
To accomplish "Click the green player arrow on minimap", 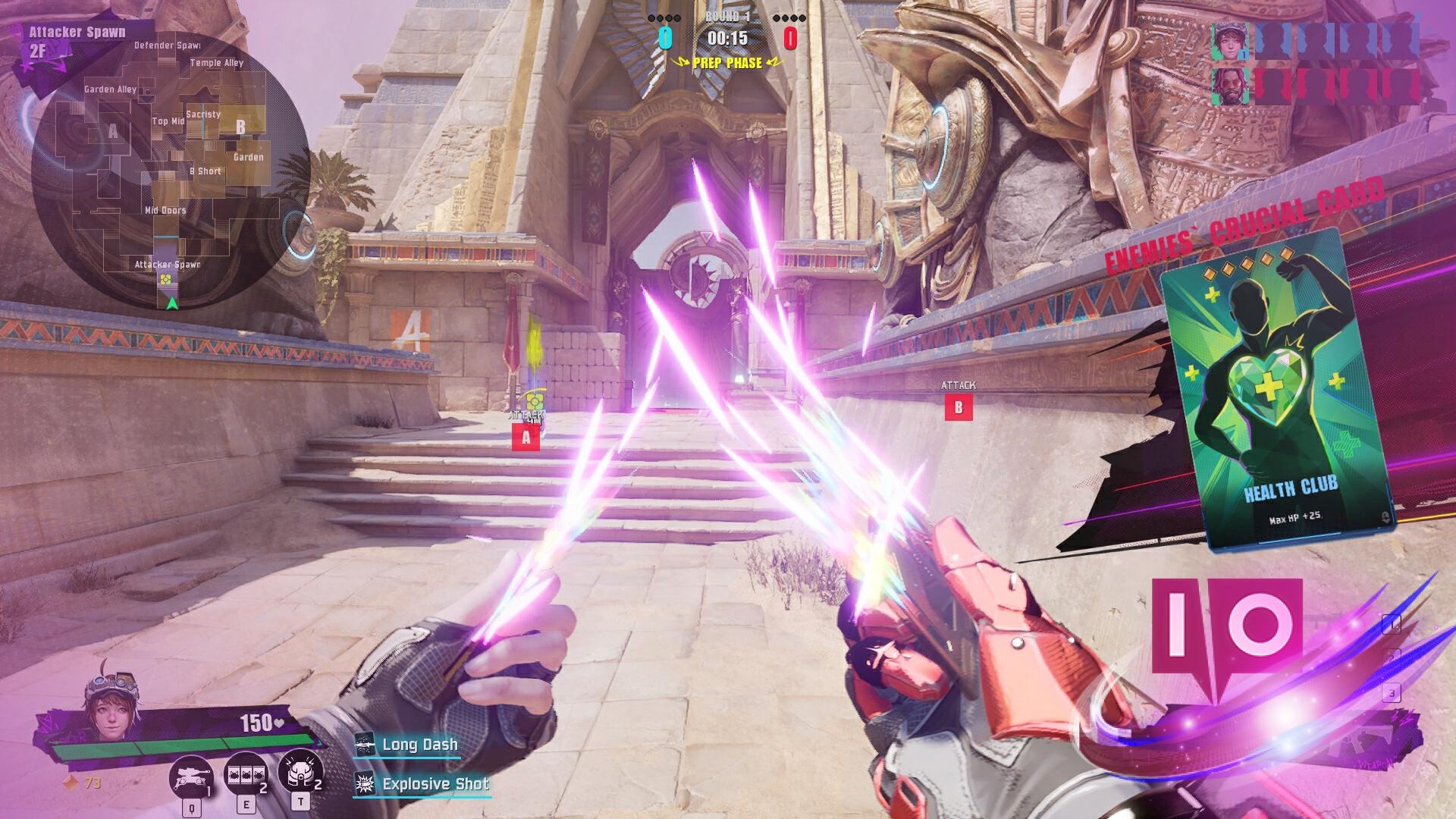I will (172, 303).
